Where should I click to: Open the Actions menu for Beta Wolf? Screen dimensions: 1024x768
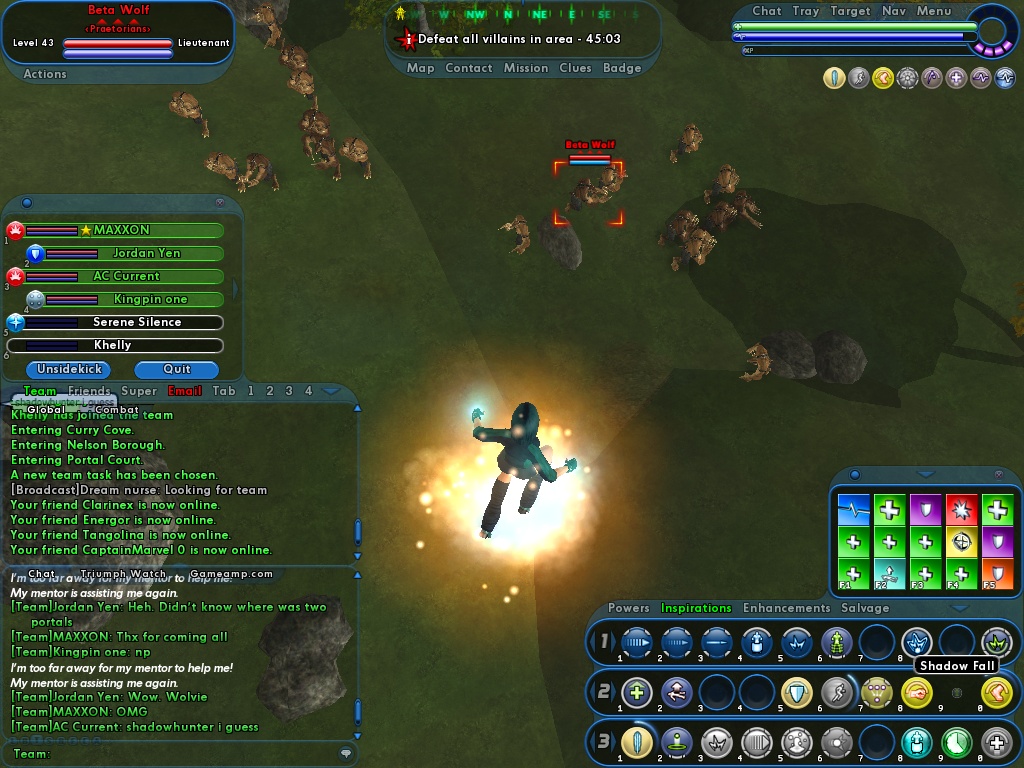pos(45,74)
